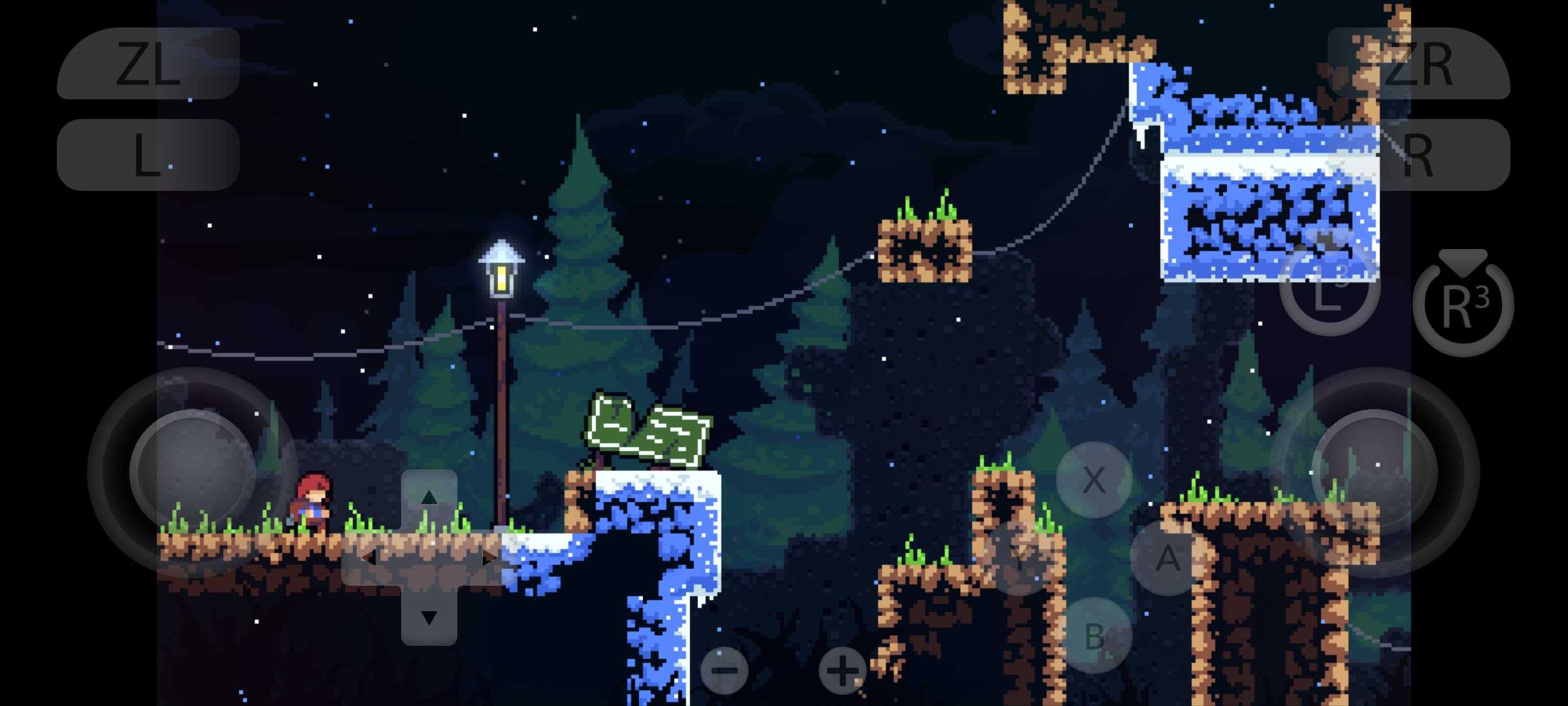
Task: Tap the on-screen B button
Action: click(x=1094, y=635)
